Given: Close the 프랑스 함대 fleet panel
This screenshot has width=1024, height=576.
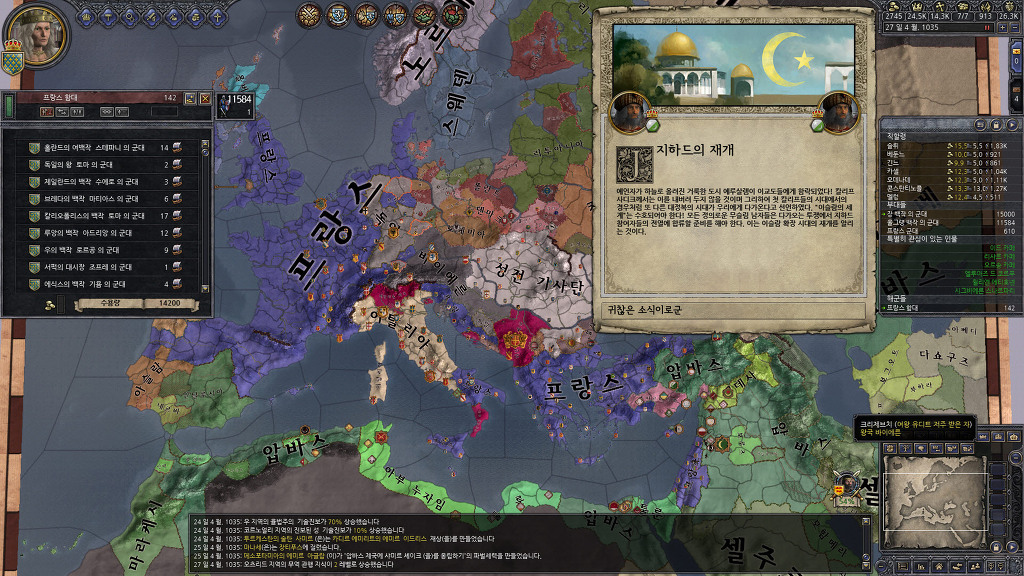Looking at the screenshot, I should [x=205, y=98].
